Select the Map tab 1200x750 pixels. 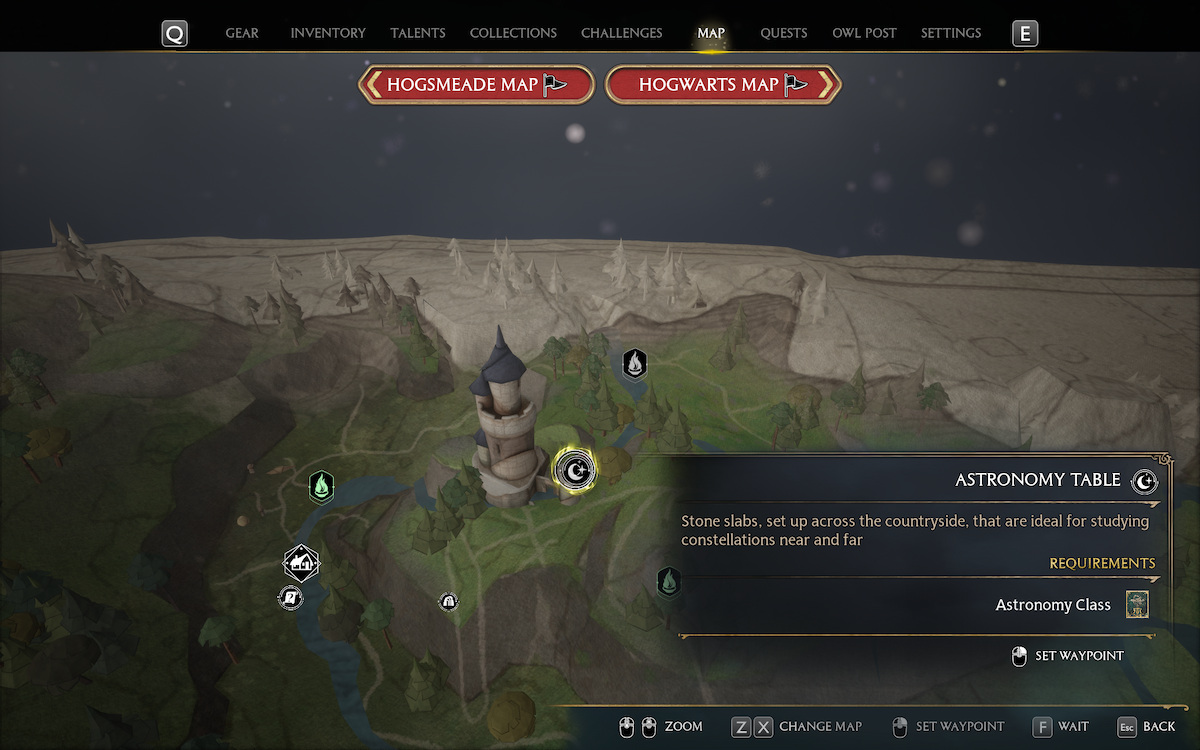(711, 33)
